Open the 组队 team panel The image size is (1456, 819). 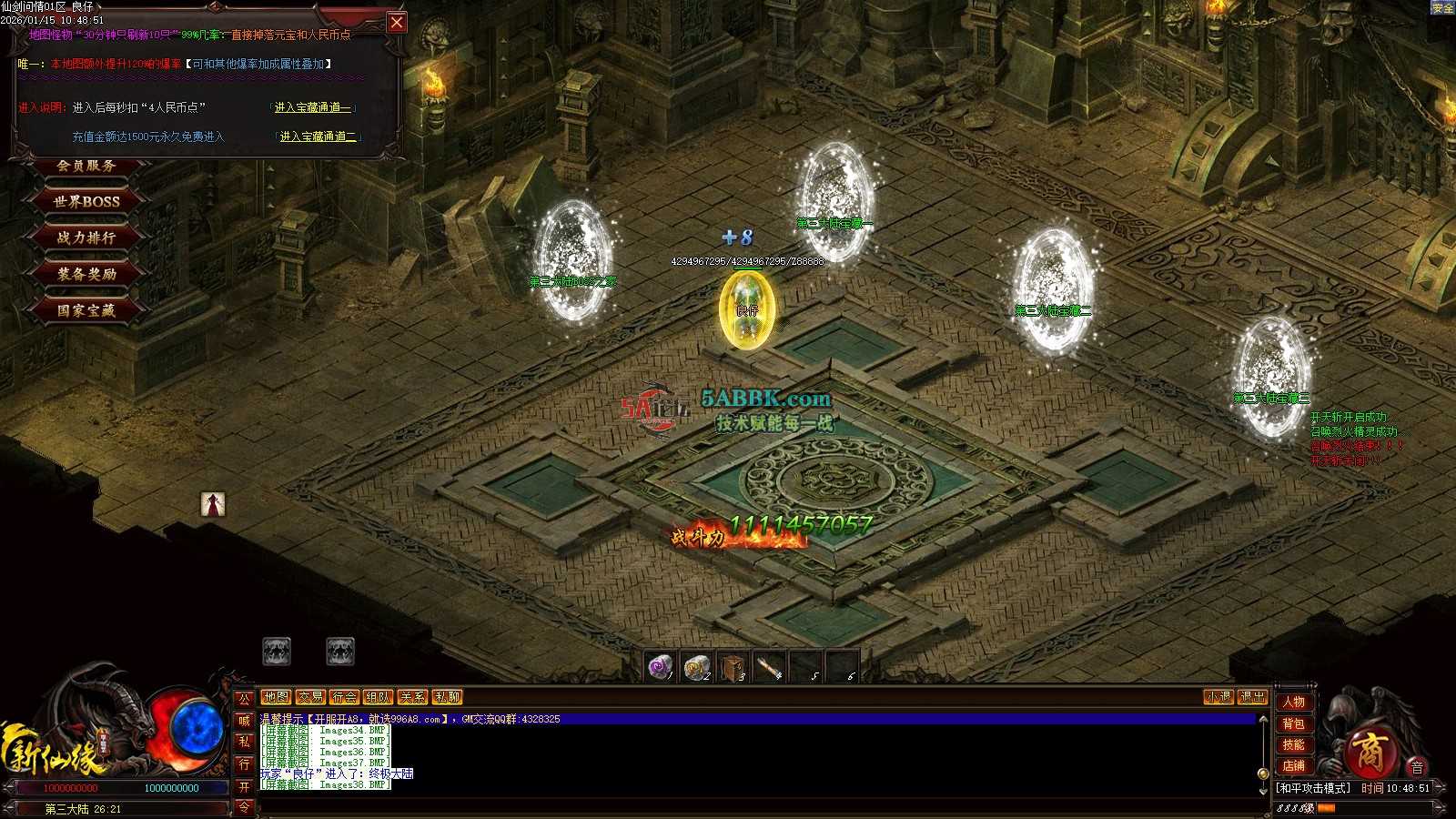click(378, 697)
